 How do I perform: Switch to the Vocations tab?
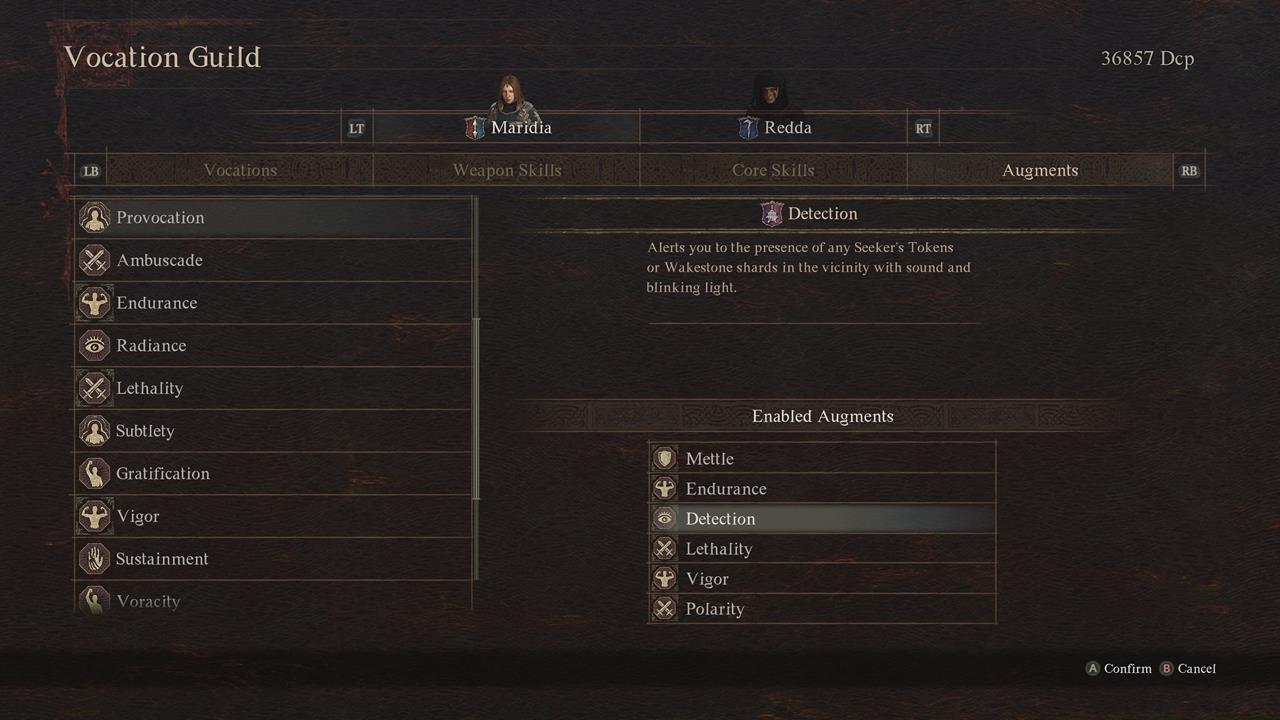pyautogui.click(x=240, y=170)
